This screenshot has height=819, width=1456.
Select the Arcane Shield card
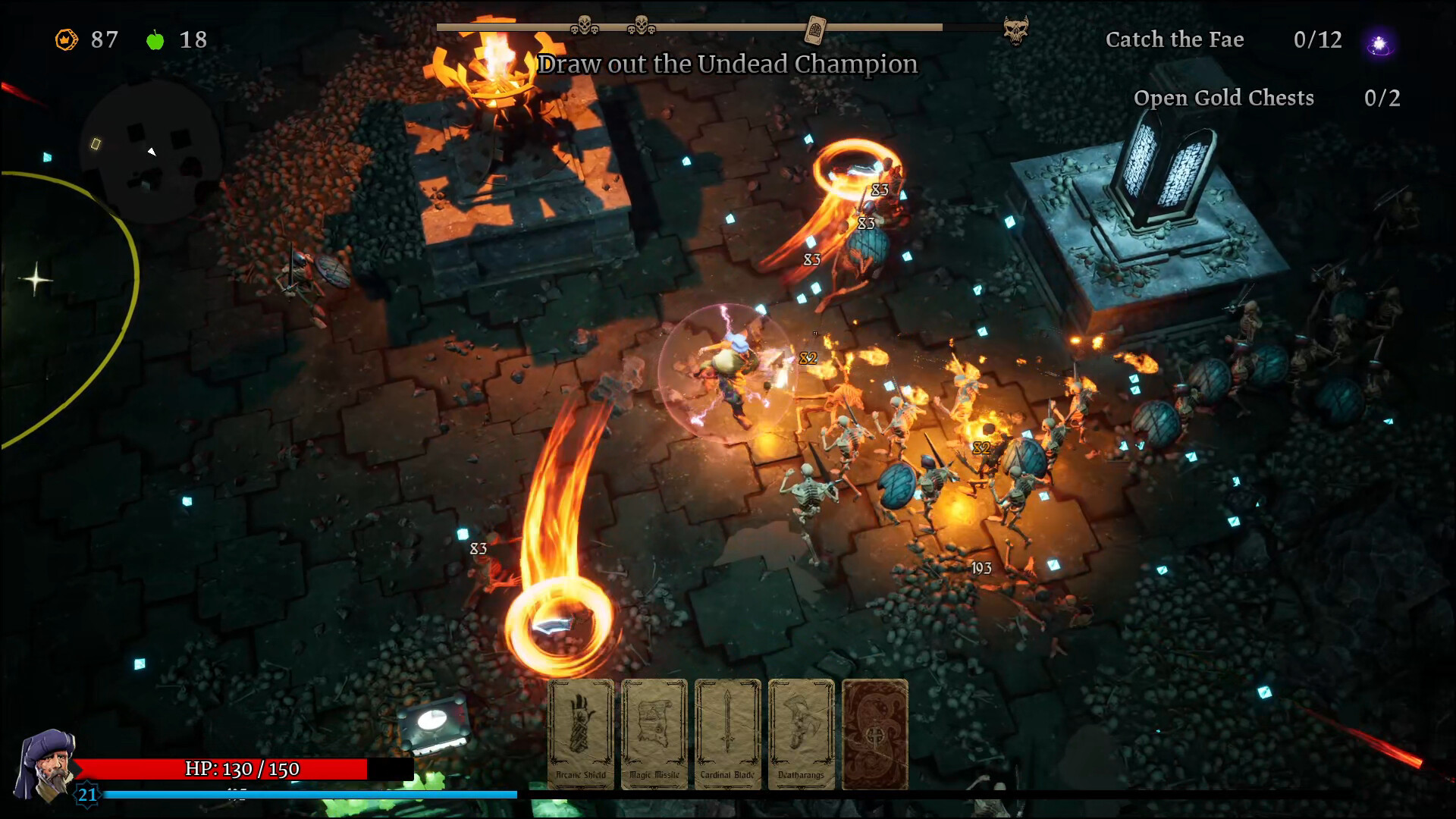580,733
